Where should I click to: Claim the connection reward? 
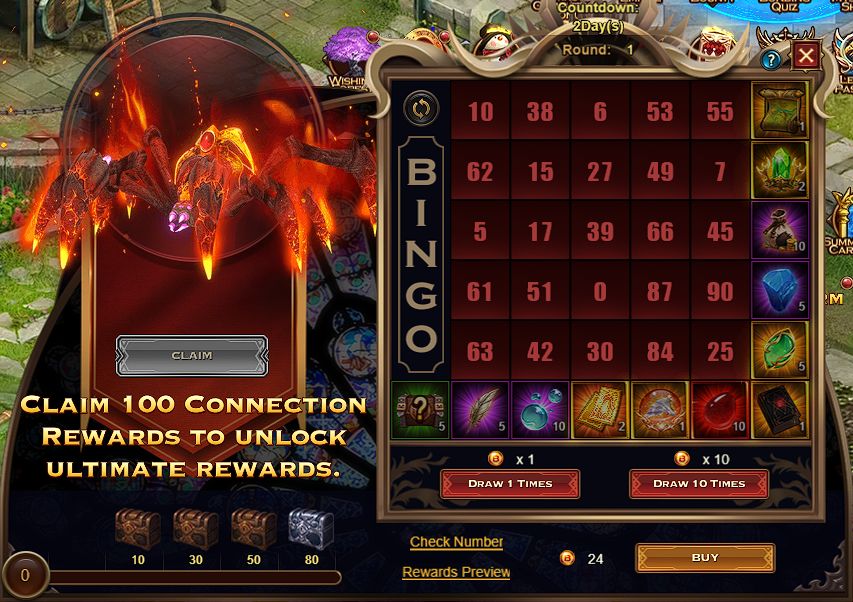(x=192, y=355)
